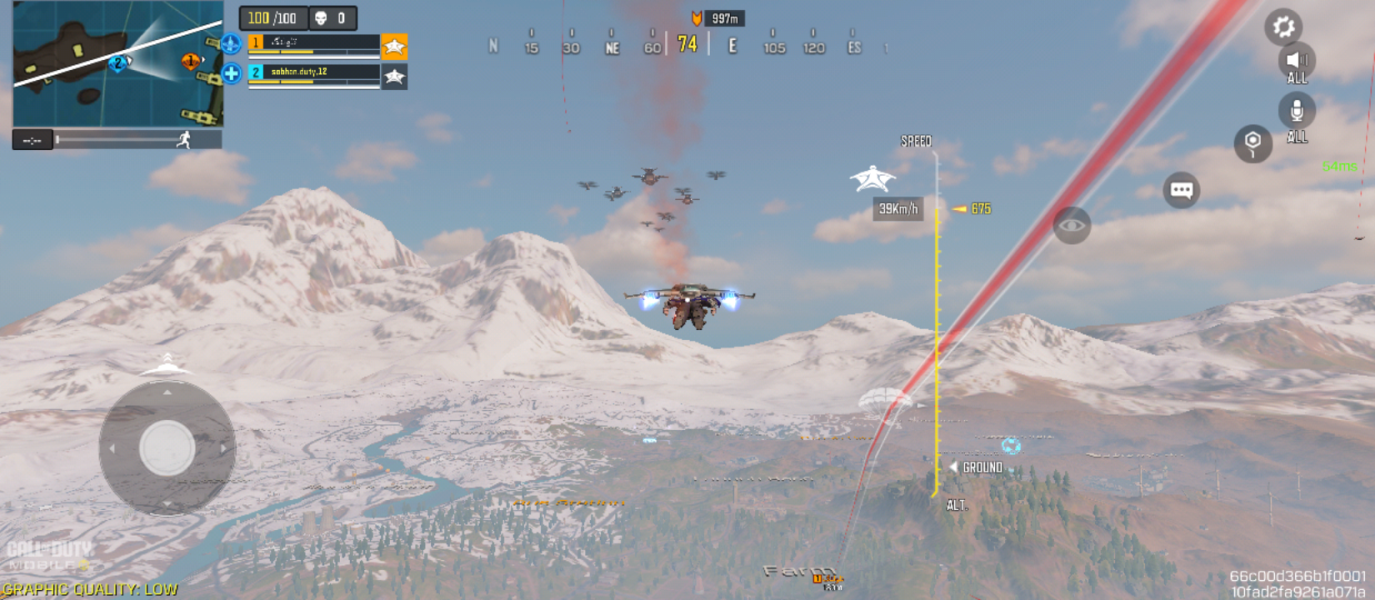Tap the white wingsuit icon
The image size is (1375, 600).
coord(872,179)
